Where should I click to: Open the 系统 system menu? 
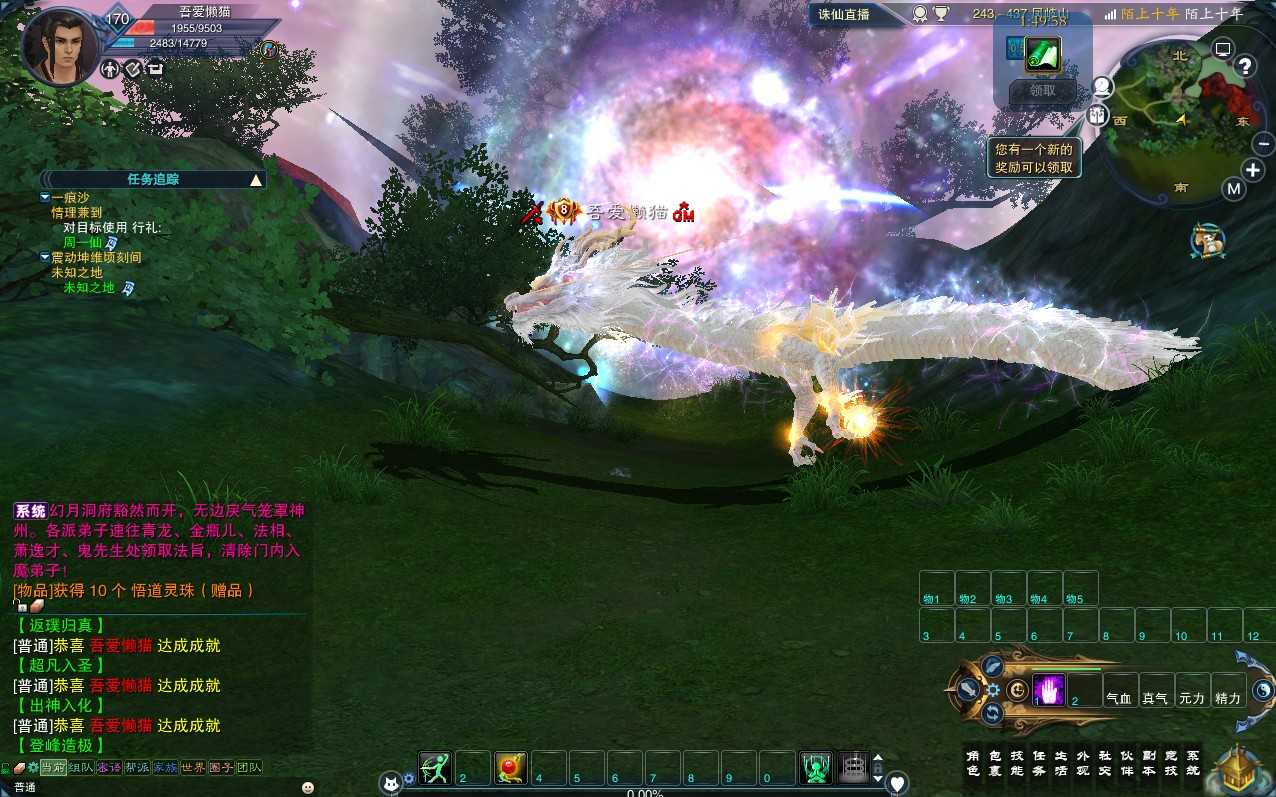tap(1193, 762)
